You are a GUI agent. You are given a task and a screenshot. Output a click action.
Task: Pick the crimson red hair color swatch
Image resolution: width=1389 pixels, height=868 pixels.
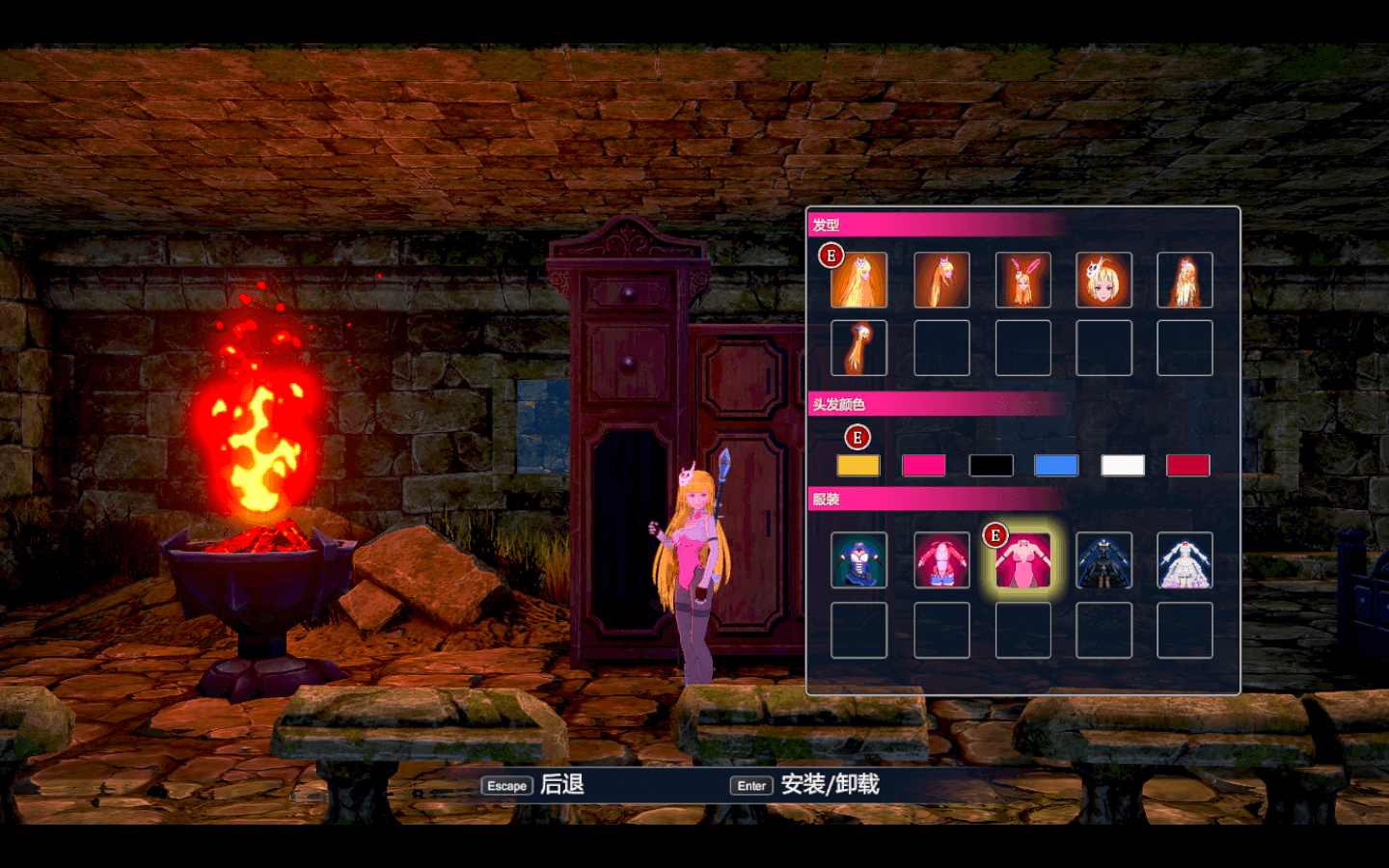(1187, 466)
